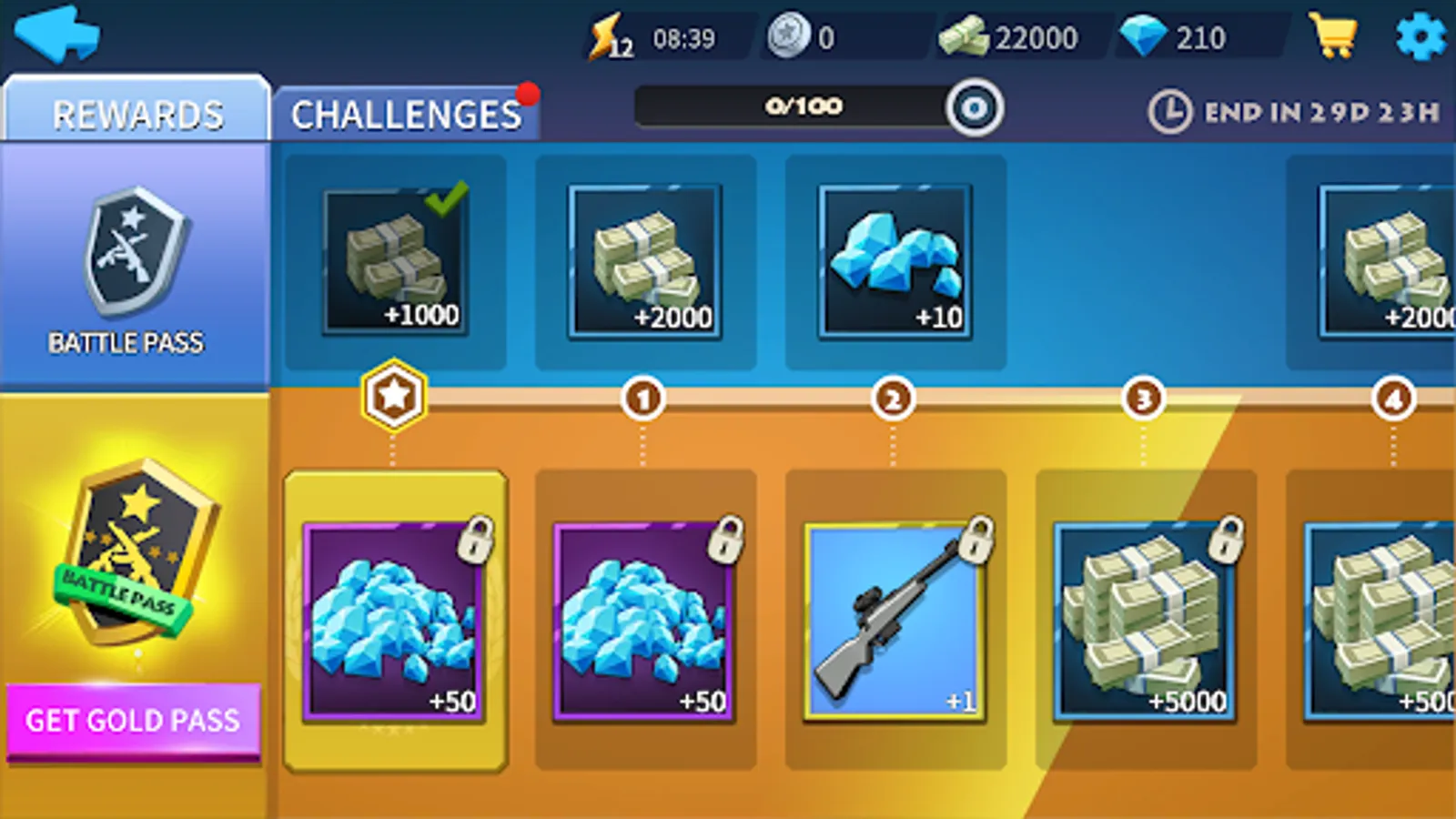Select milestone marker number 3
1456x819 pixels.
[x=1144, y=398]
